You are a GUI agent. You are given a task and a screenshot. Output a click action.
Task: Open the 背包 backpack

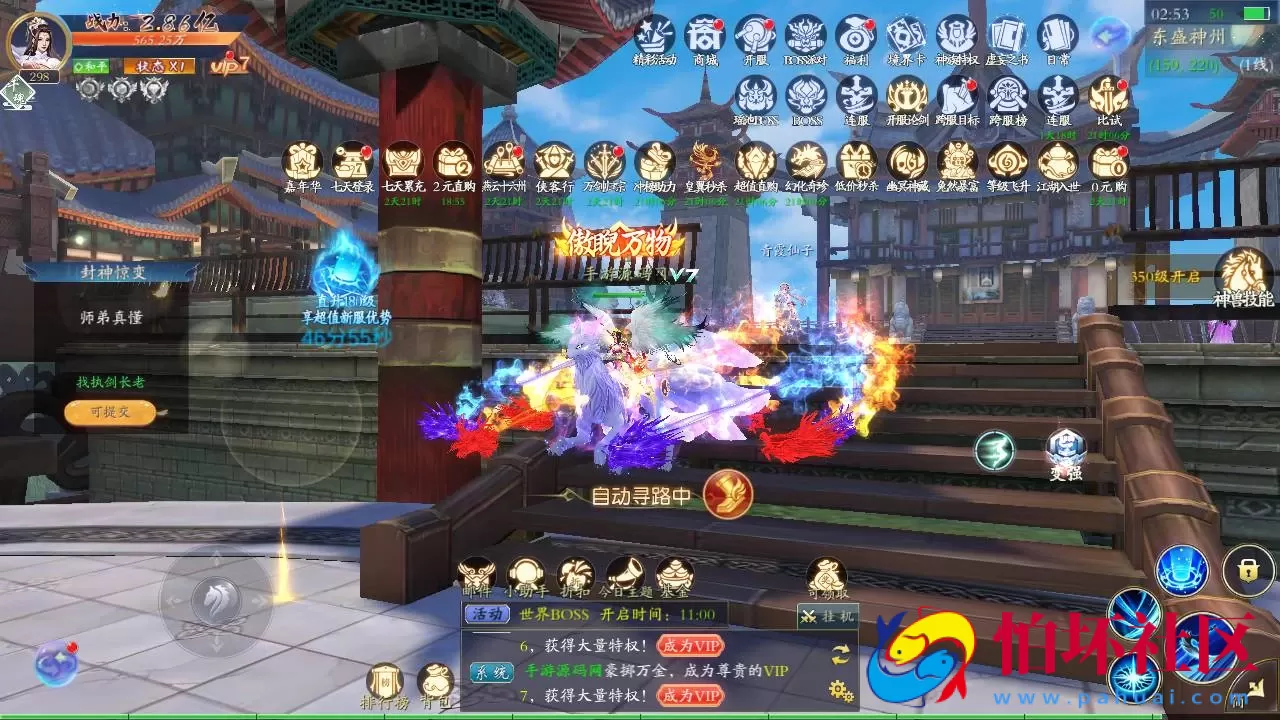coord(435,682)
